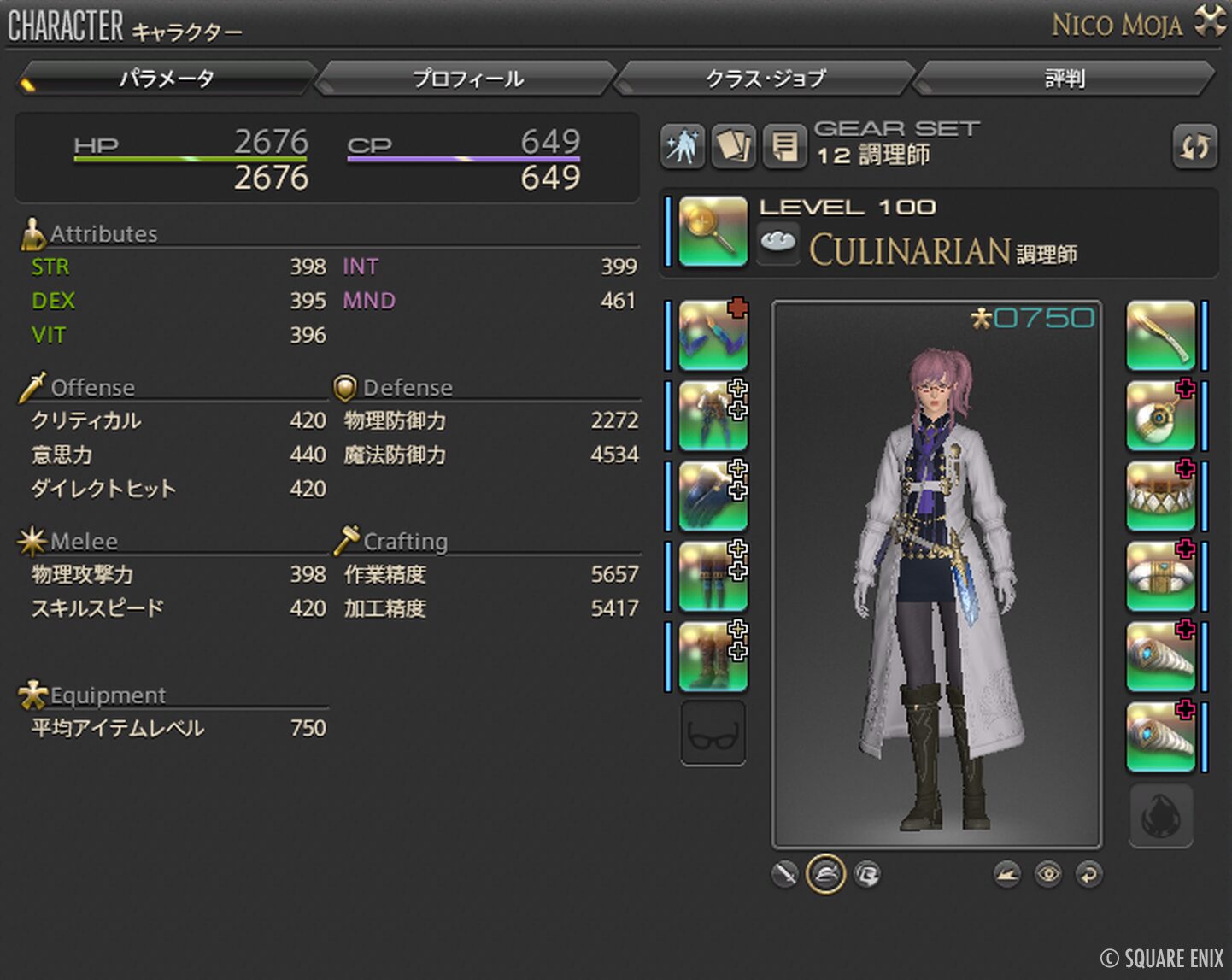Toggle the headgear display button
Image resolution: width=1232 pixels, height=980 pixels.
[825, 874]
